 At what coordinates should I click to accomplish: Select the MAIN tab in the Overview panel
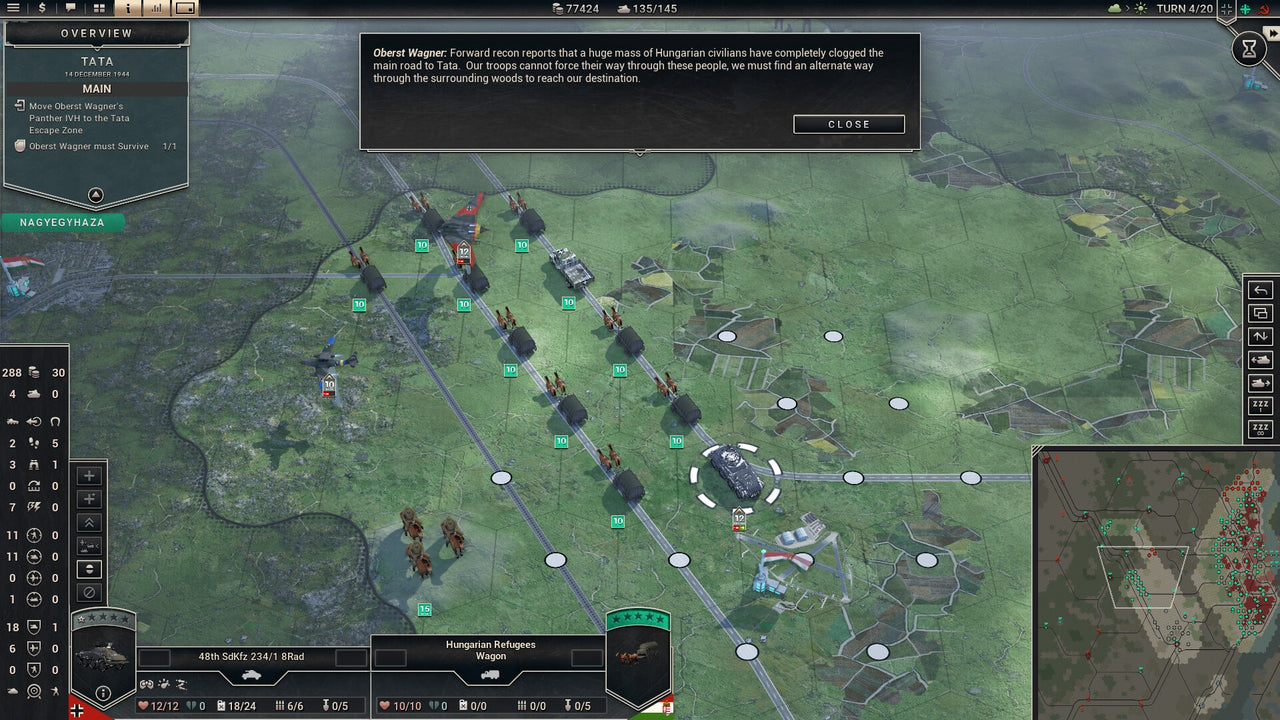[x=95, y=88]
